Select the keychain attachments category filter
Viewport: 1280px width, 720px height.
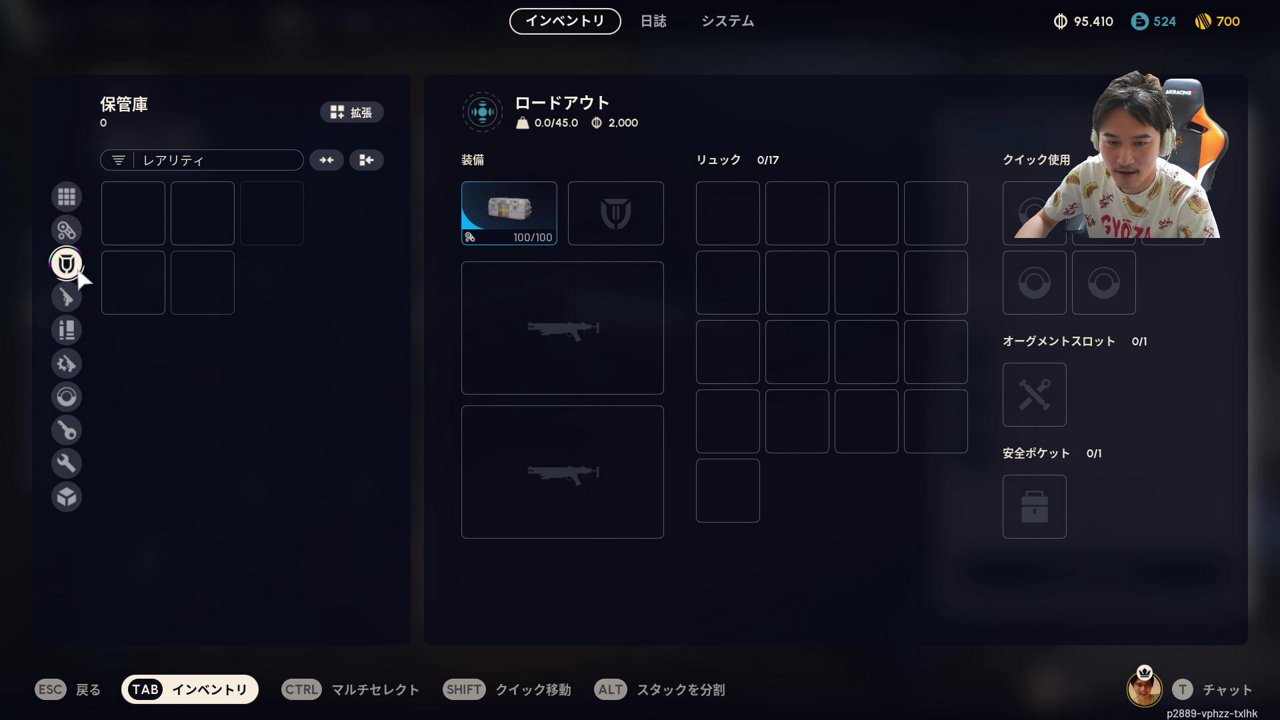[x=66, y=229]
